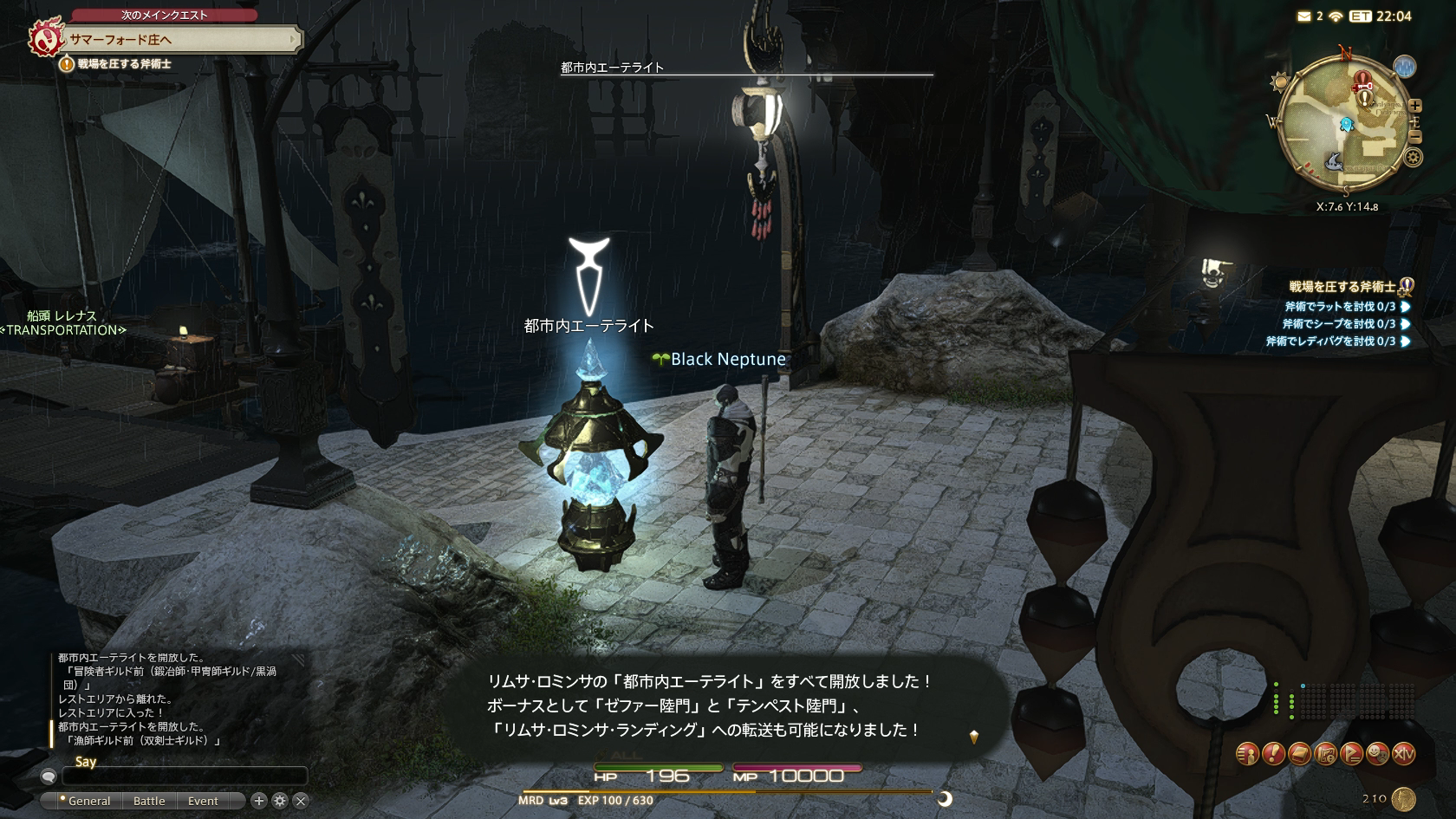The image size is (1456, 819).
Task: Close the chat log with X button
Action: (x=301, y=801)
